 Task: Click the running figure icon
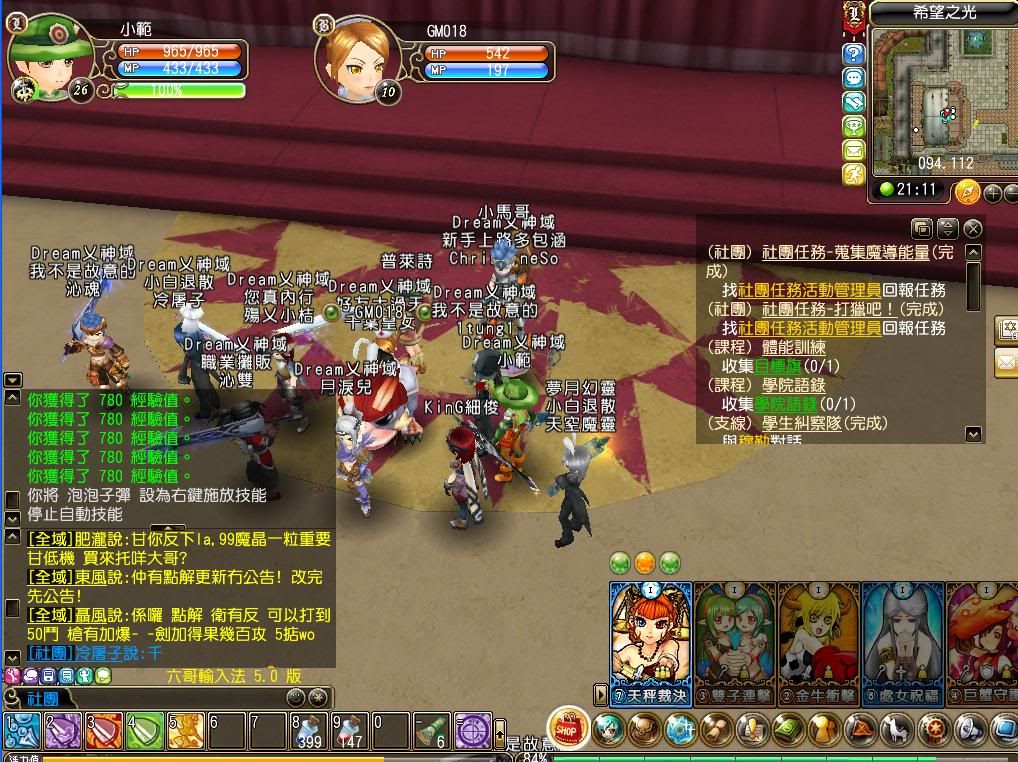(853, 174)
